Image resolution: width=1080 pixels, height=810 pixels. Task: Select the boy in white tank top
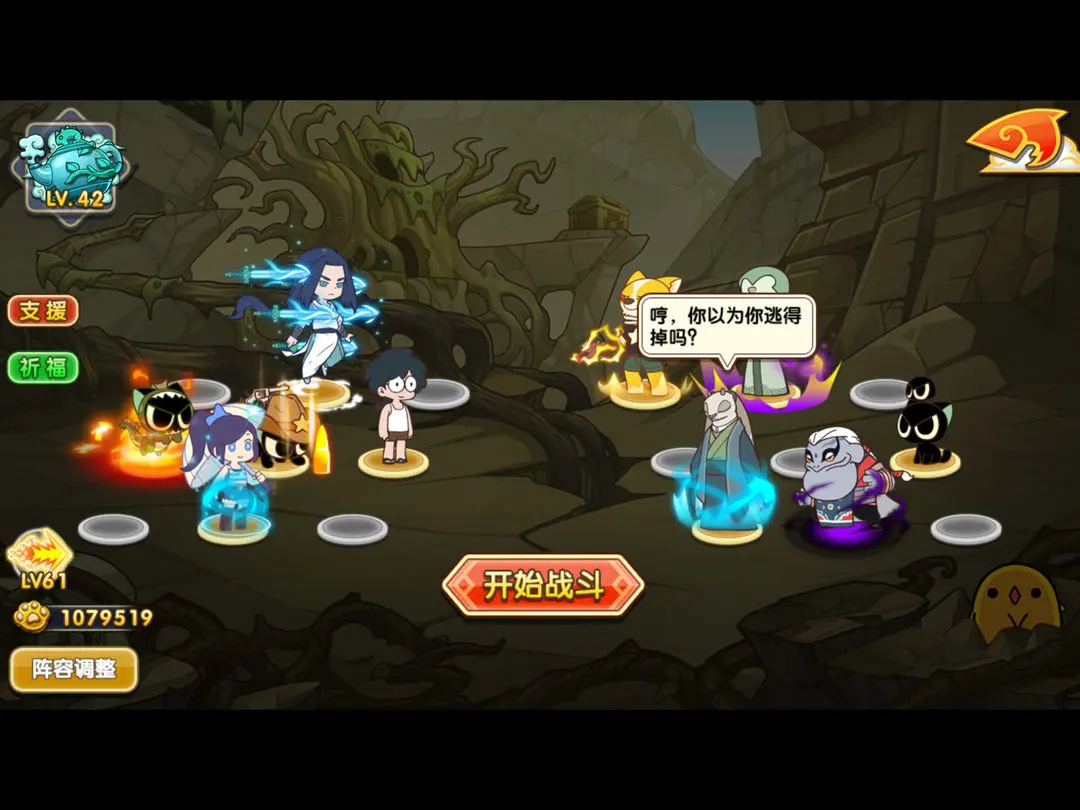tap(394, 410)
